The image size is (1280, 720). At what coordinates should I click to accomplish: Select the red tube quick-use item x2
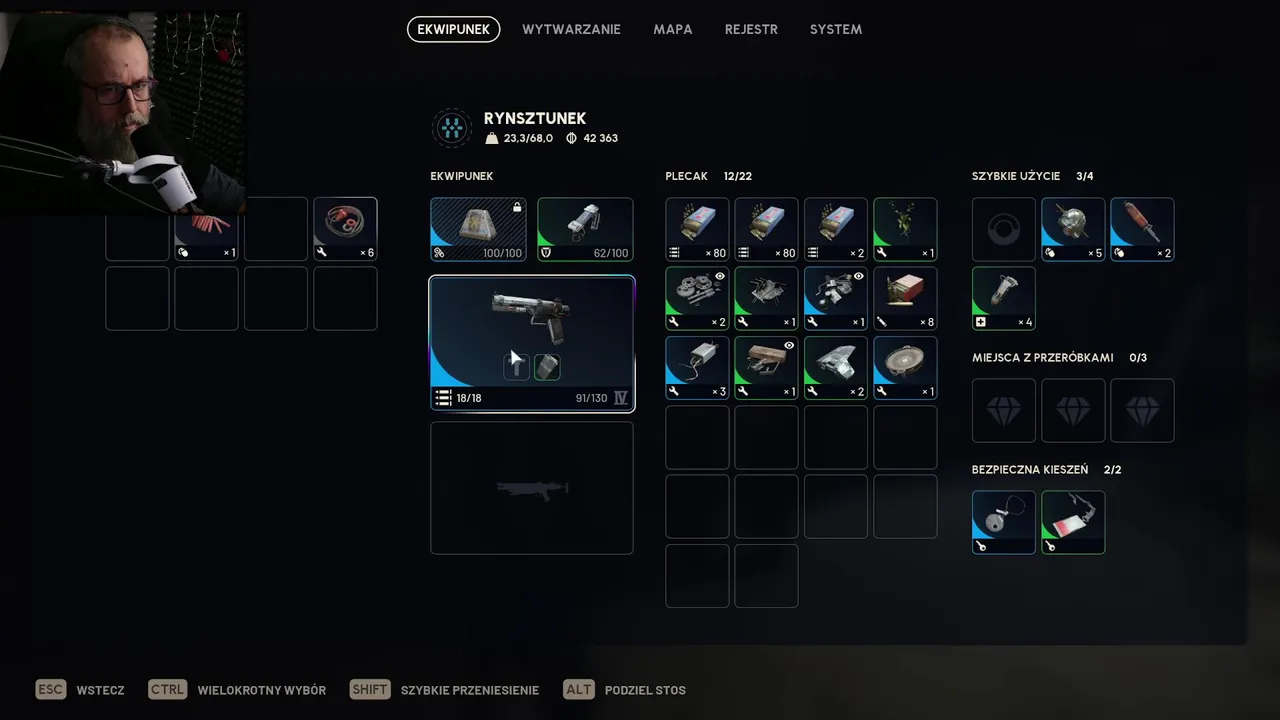tap(1142, 229)
